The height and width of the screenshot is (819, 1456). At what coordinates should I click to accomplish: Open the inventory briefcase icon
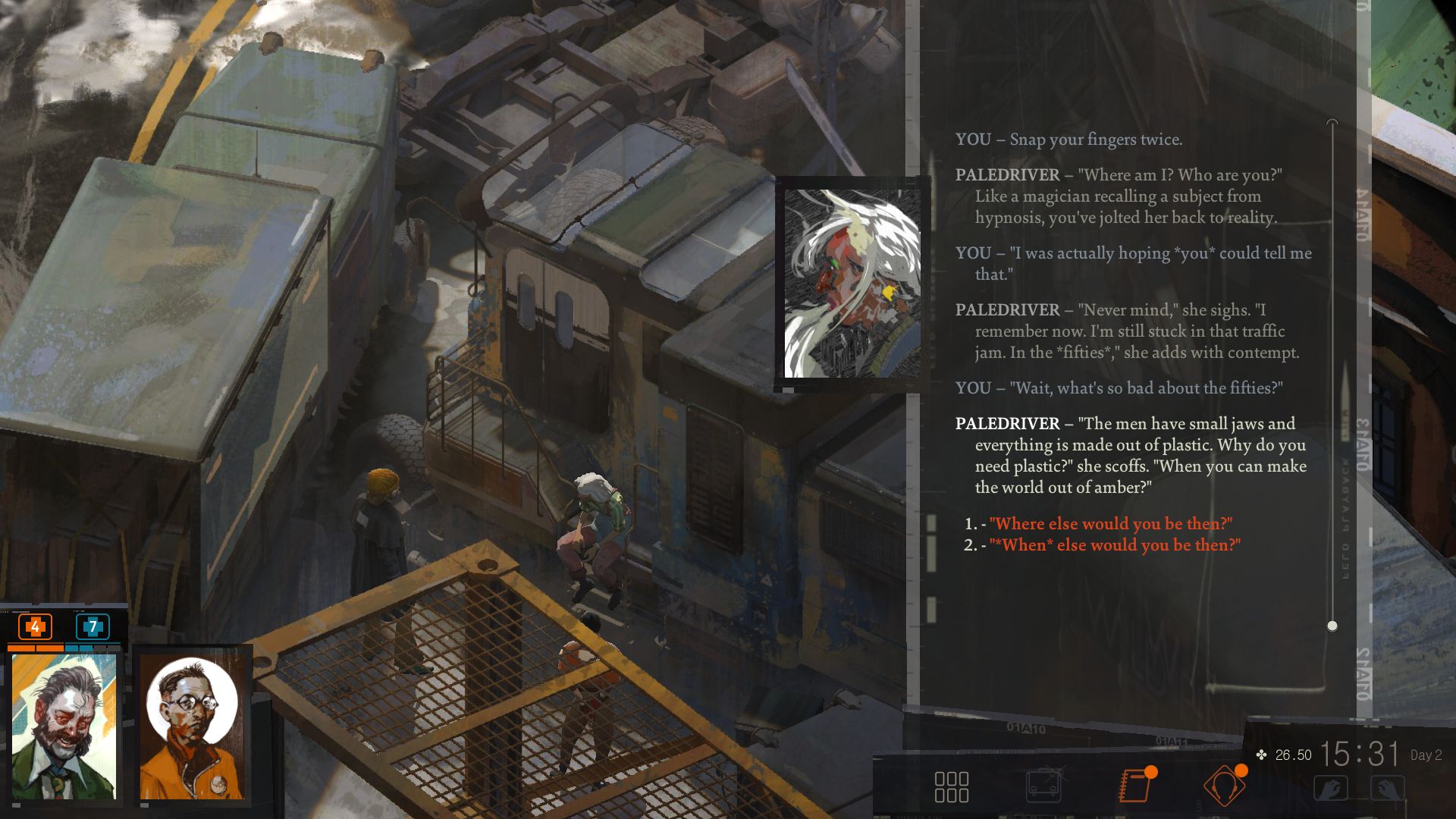(1044, 786)
